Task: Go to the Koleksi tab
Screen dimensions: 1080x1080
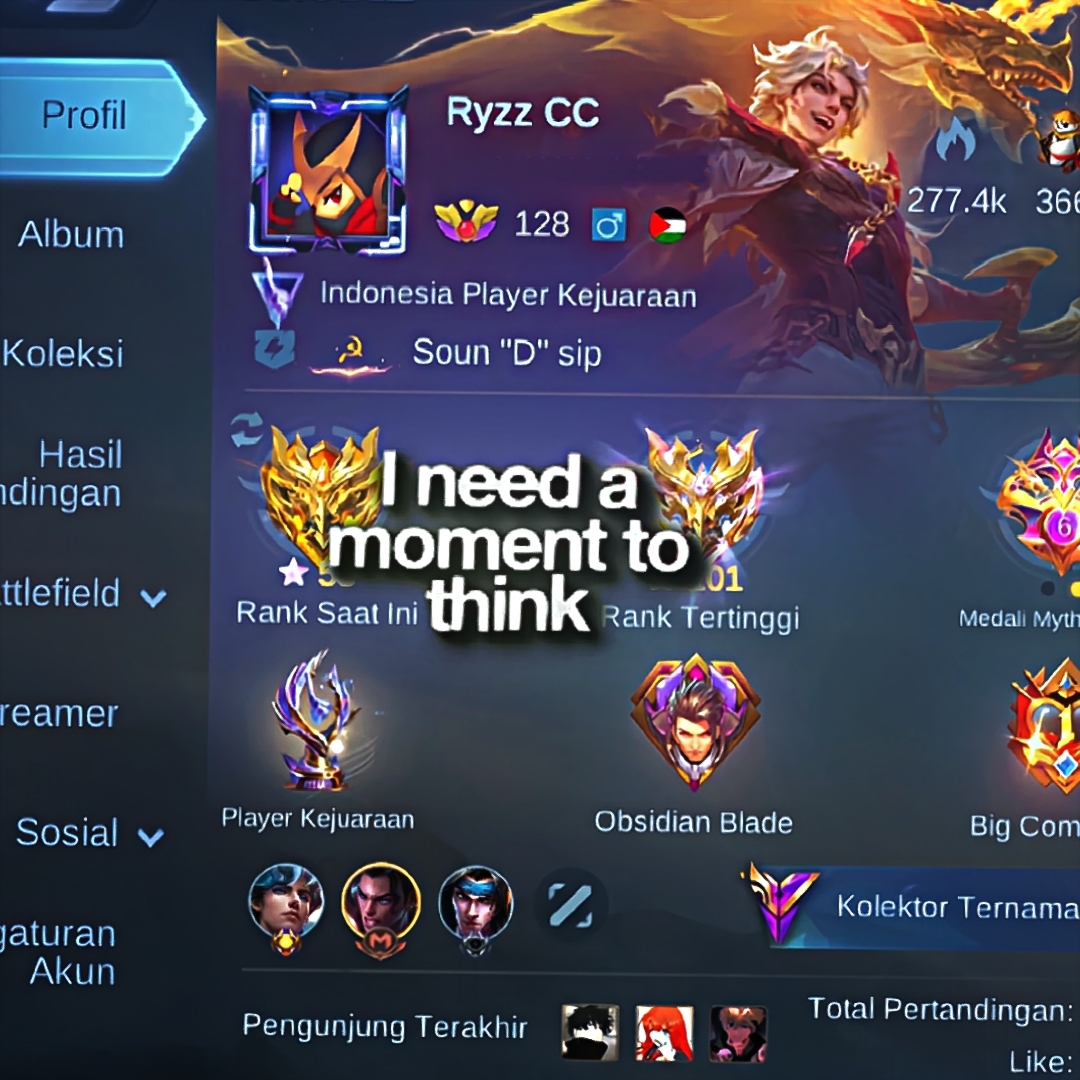Action: coord(63,353)
